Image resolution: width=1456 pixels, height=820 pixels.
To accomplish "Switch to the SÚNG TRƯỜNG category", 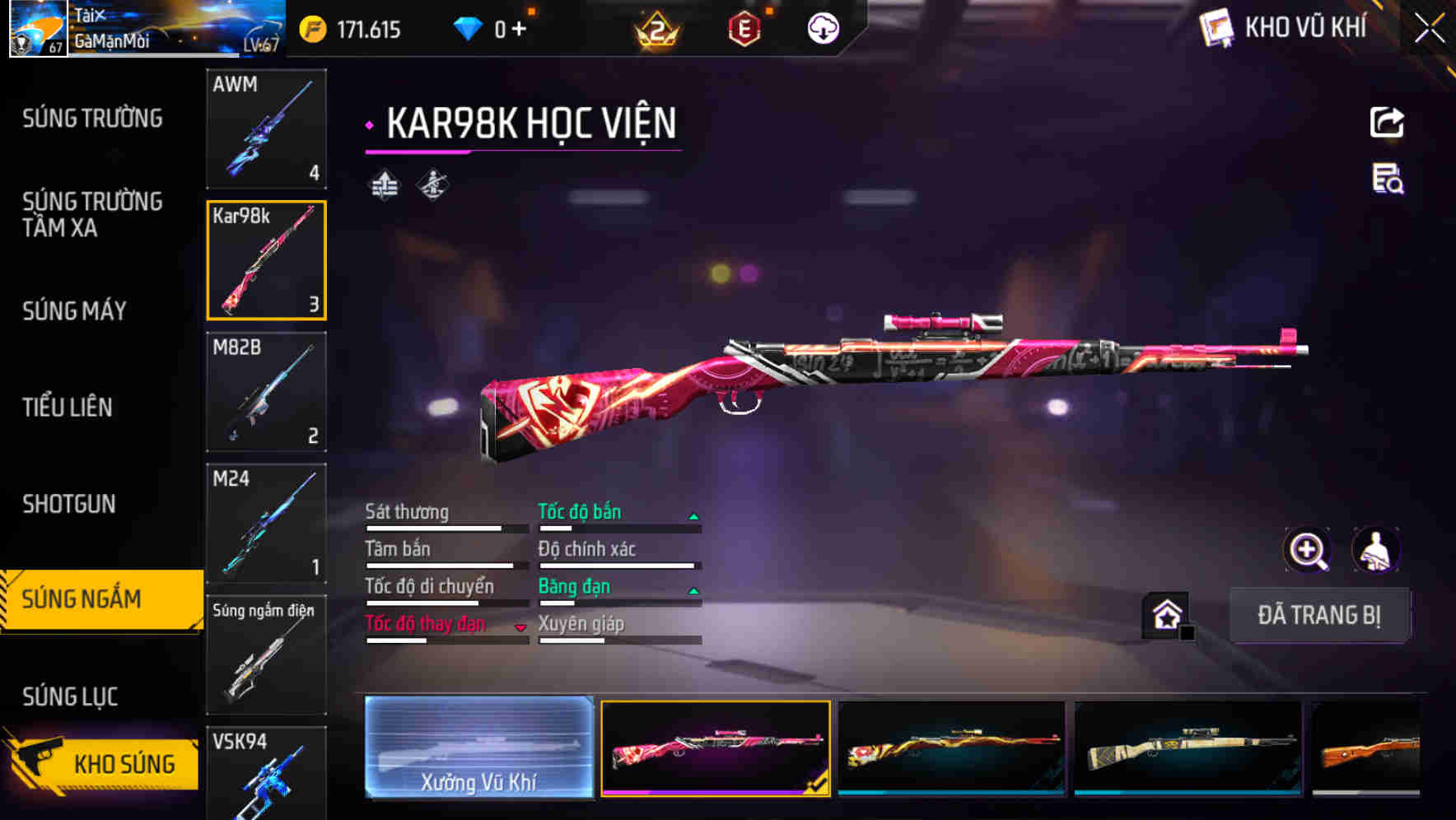I will pyautogui.click(x=91, y=119).
